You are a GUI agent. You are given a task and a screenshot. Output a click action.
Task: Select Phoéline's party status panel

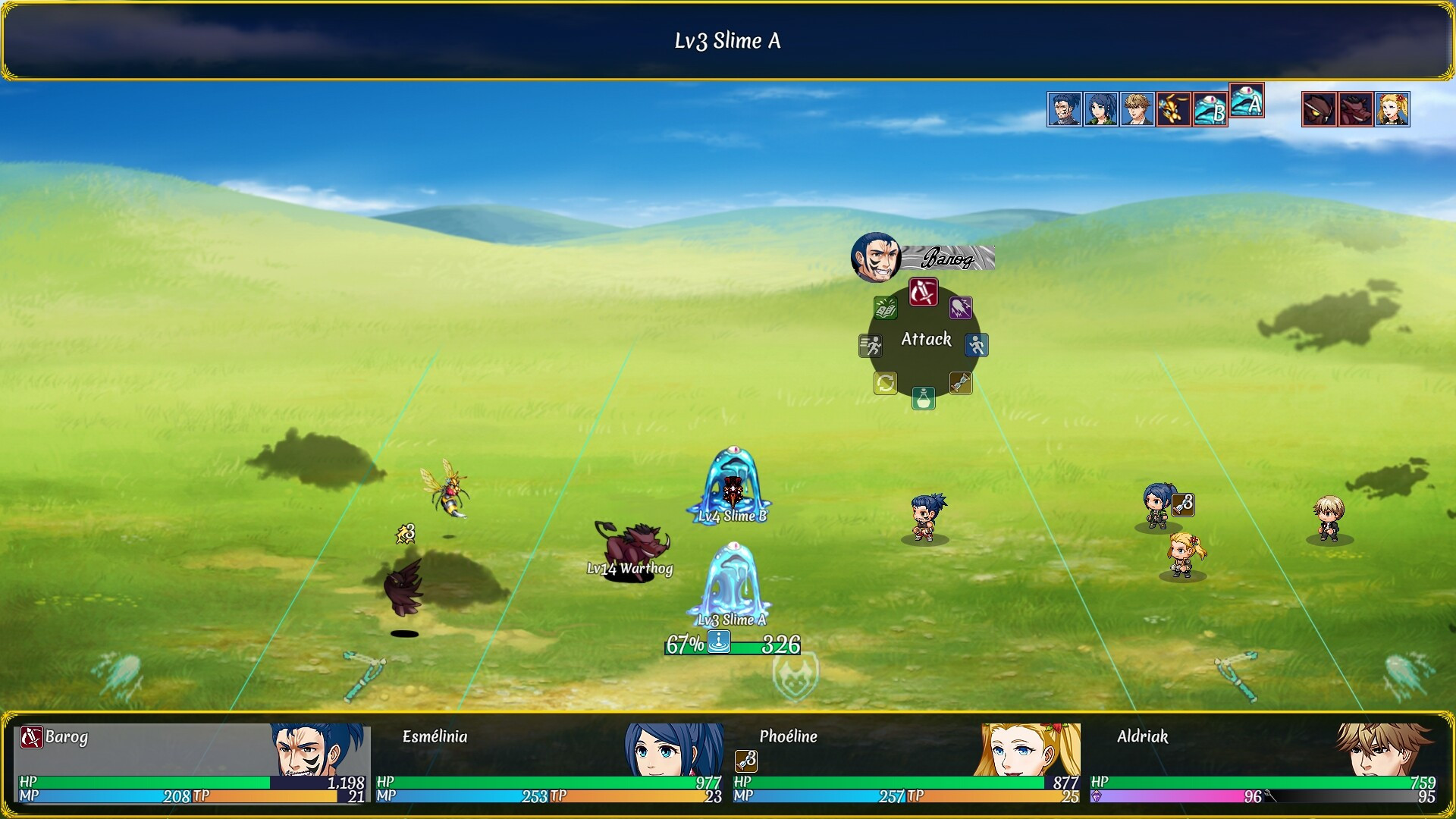(x=906, y=763)
